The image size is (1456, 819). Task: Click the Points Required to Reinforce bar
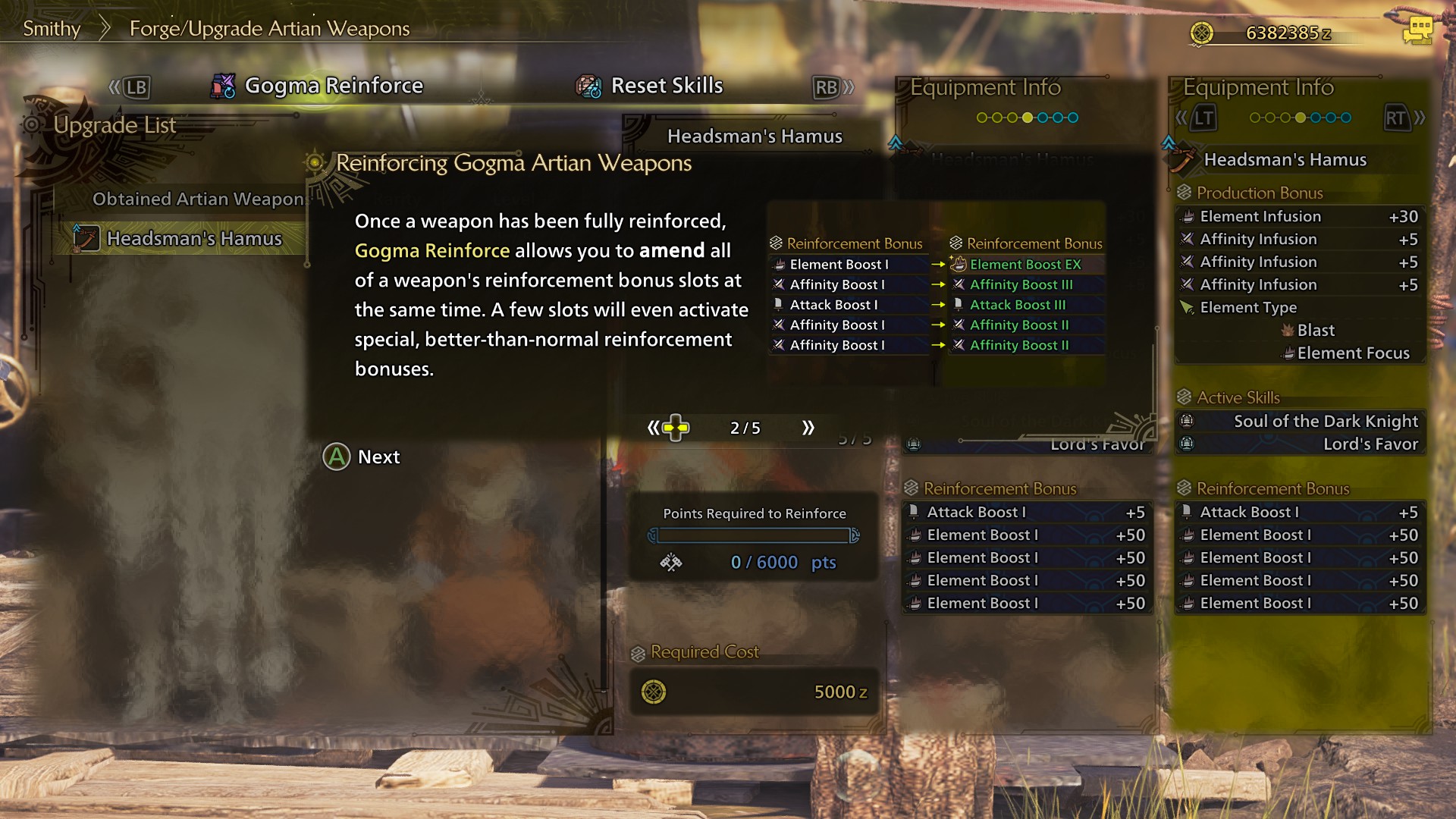(754, 536)
